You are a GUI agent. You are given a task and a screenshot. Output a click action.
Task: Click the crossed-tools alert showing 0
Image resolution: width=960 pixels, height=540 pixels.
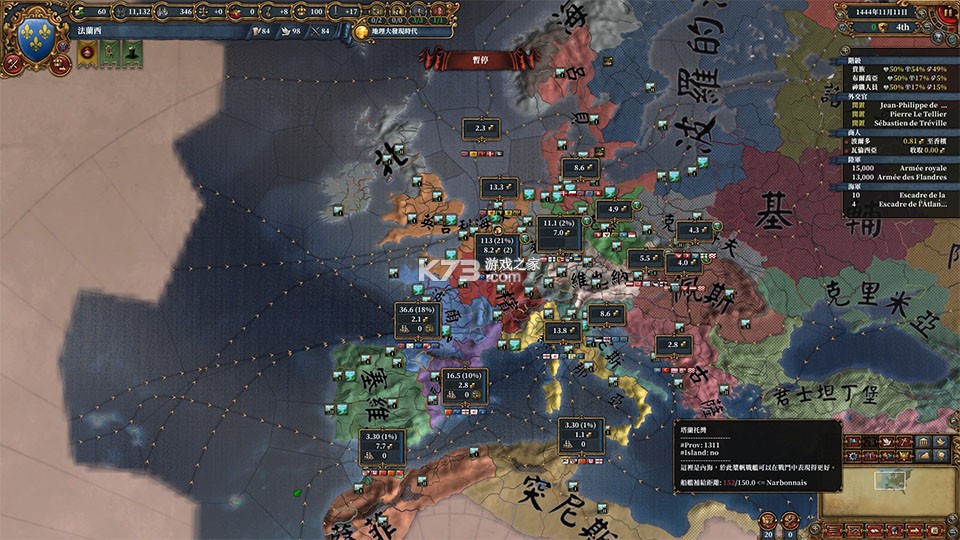click(791, 521)
